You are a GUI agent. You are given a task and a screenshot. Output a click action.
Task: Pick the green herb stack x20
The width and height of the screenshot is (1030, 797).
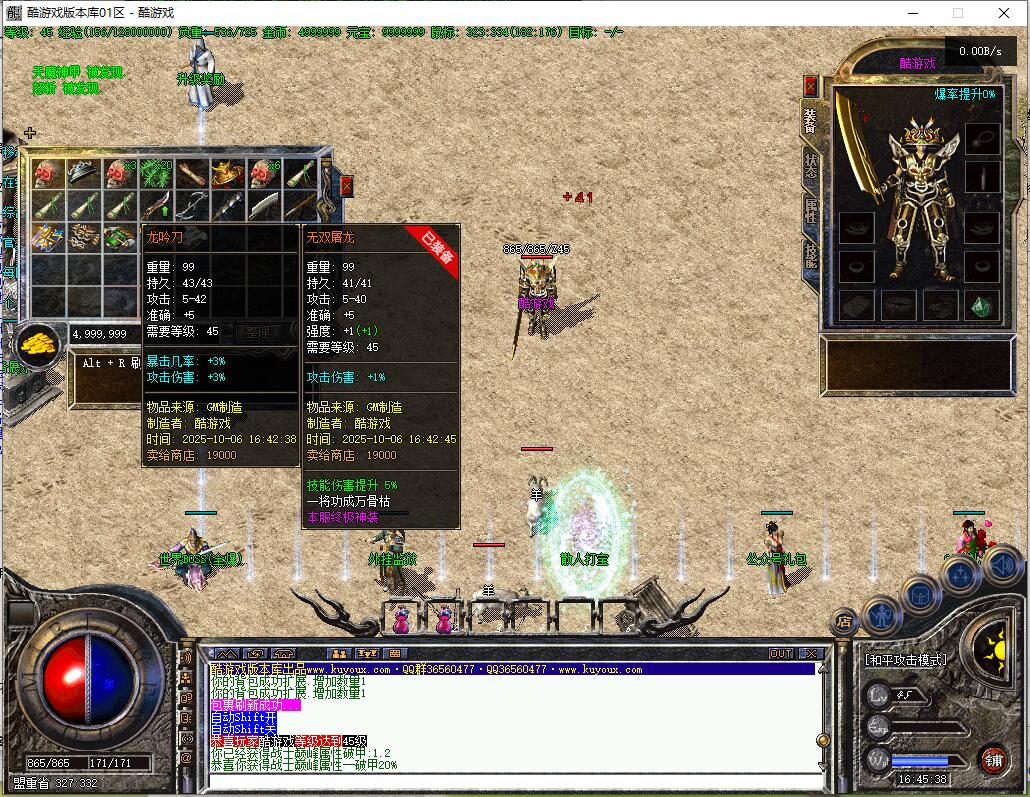click(x=156, y=173)
